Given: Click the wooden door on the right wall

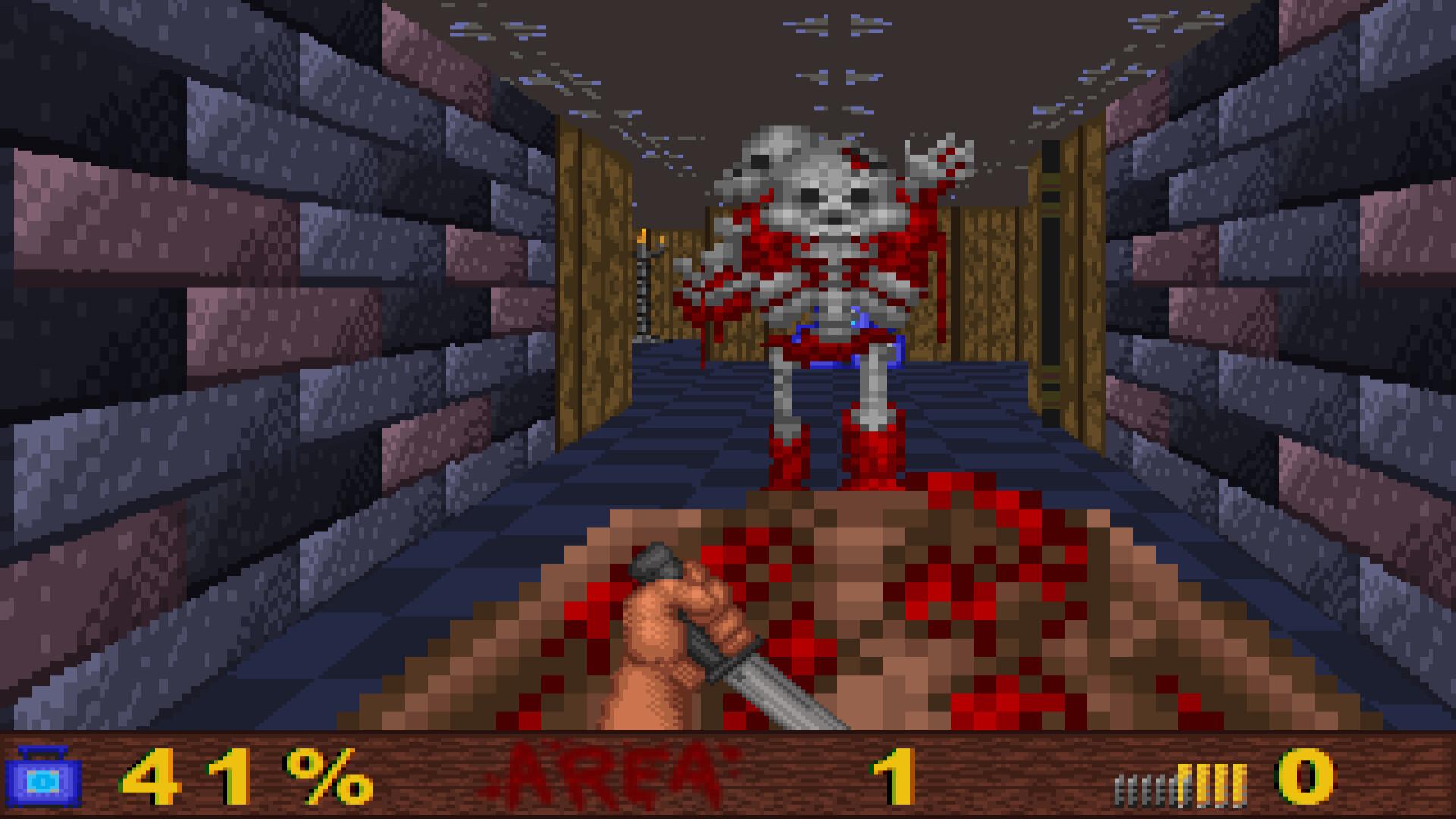Looking at the screenshot, I should [1054, 281].
